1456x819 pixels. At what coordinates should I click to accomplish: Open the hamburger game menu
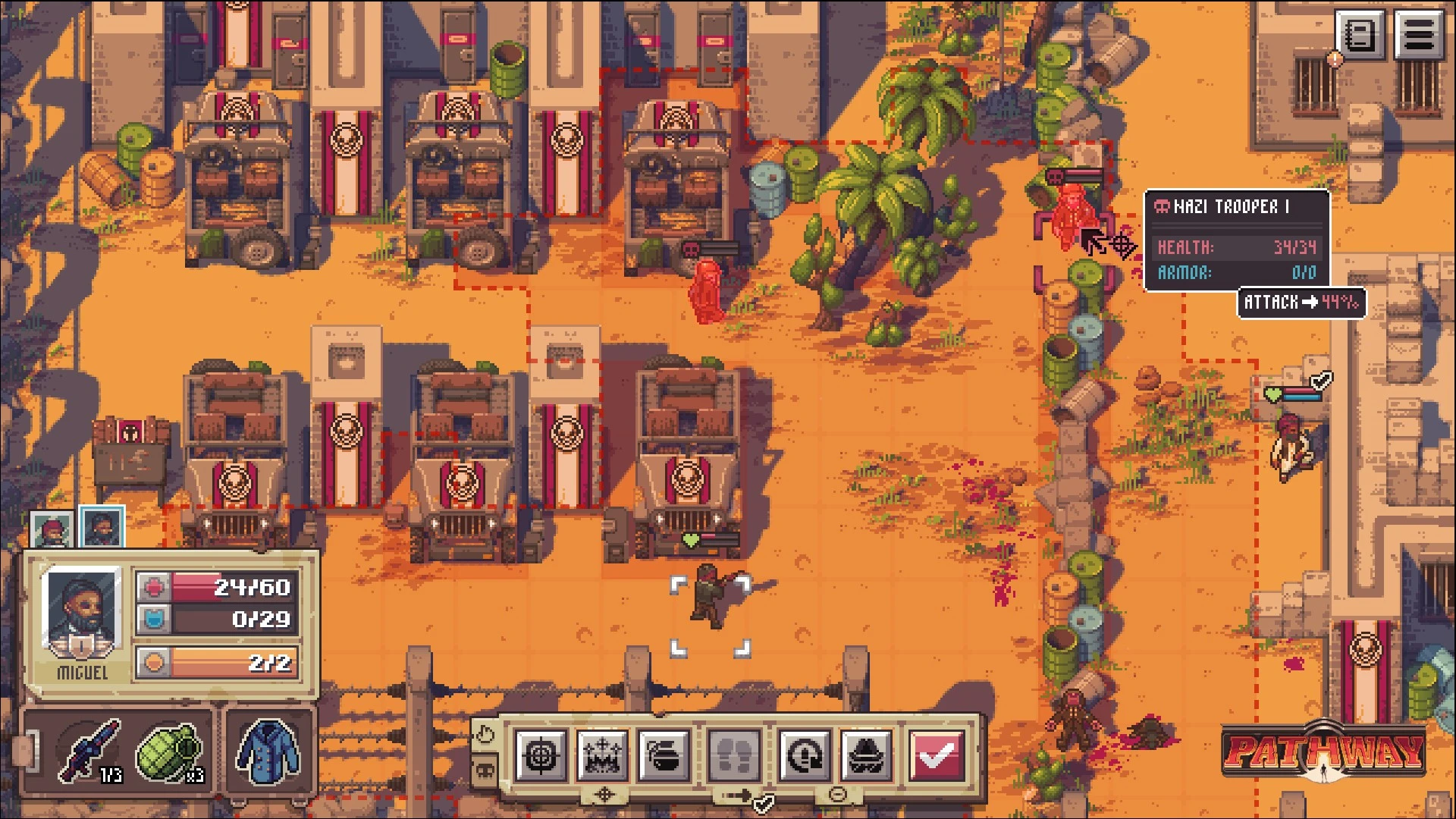coord(1420,34)
